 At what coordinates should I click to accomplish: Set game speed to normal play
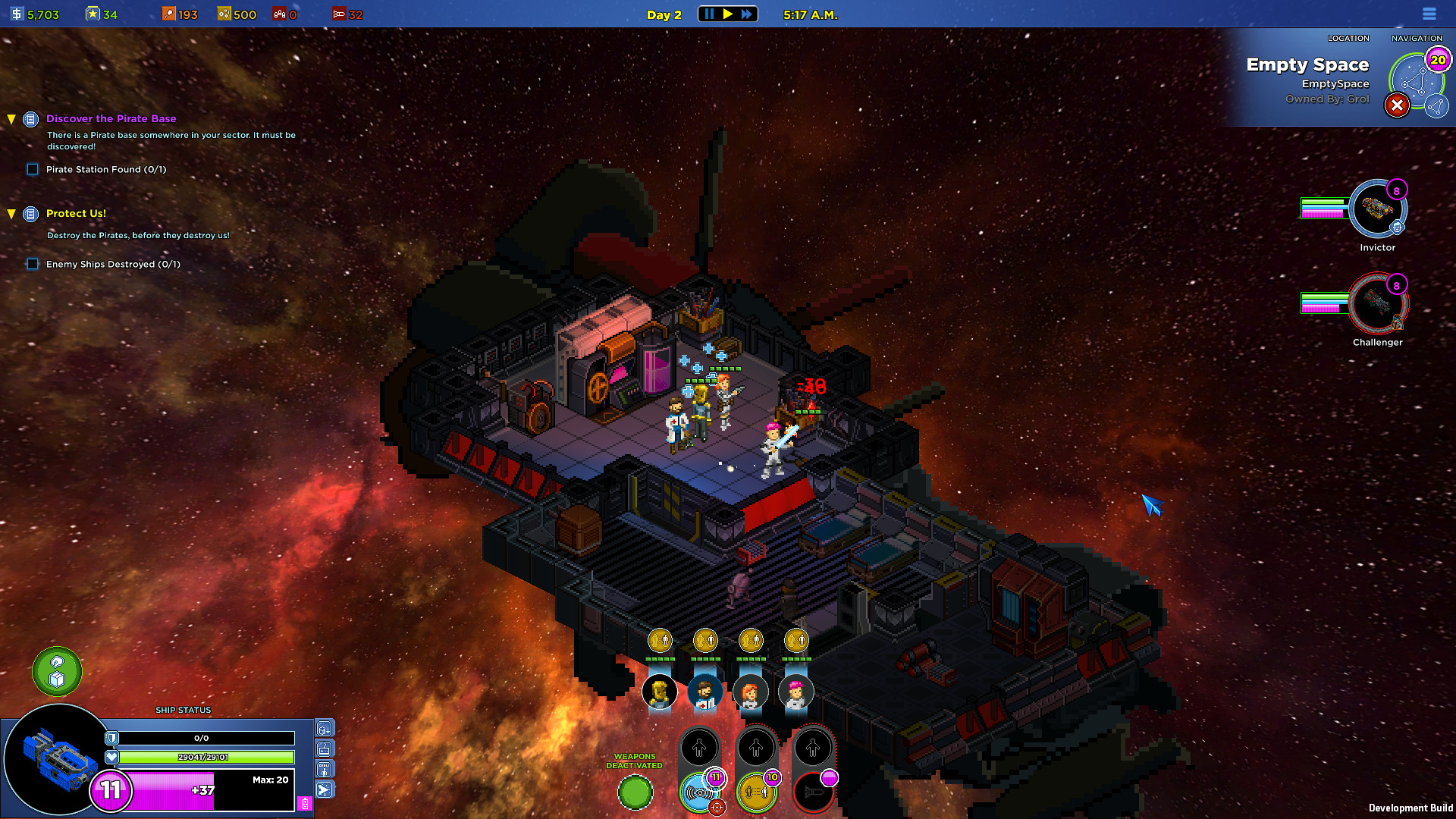click(x=728, y=14)
